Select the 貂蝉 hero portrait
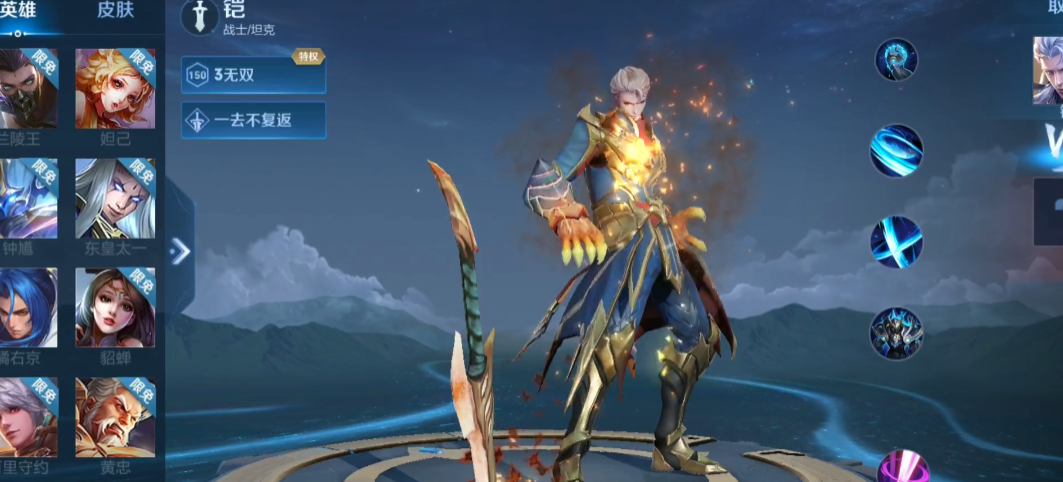Image resolution: width=1063 pixels, height=482 pixels. point(115,307)
